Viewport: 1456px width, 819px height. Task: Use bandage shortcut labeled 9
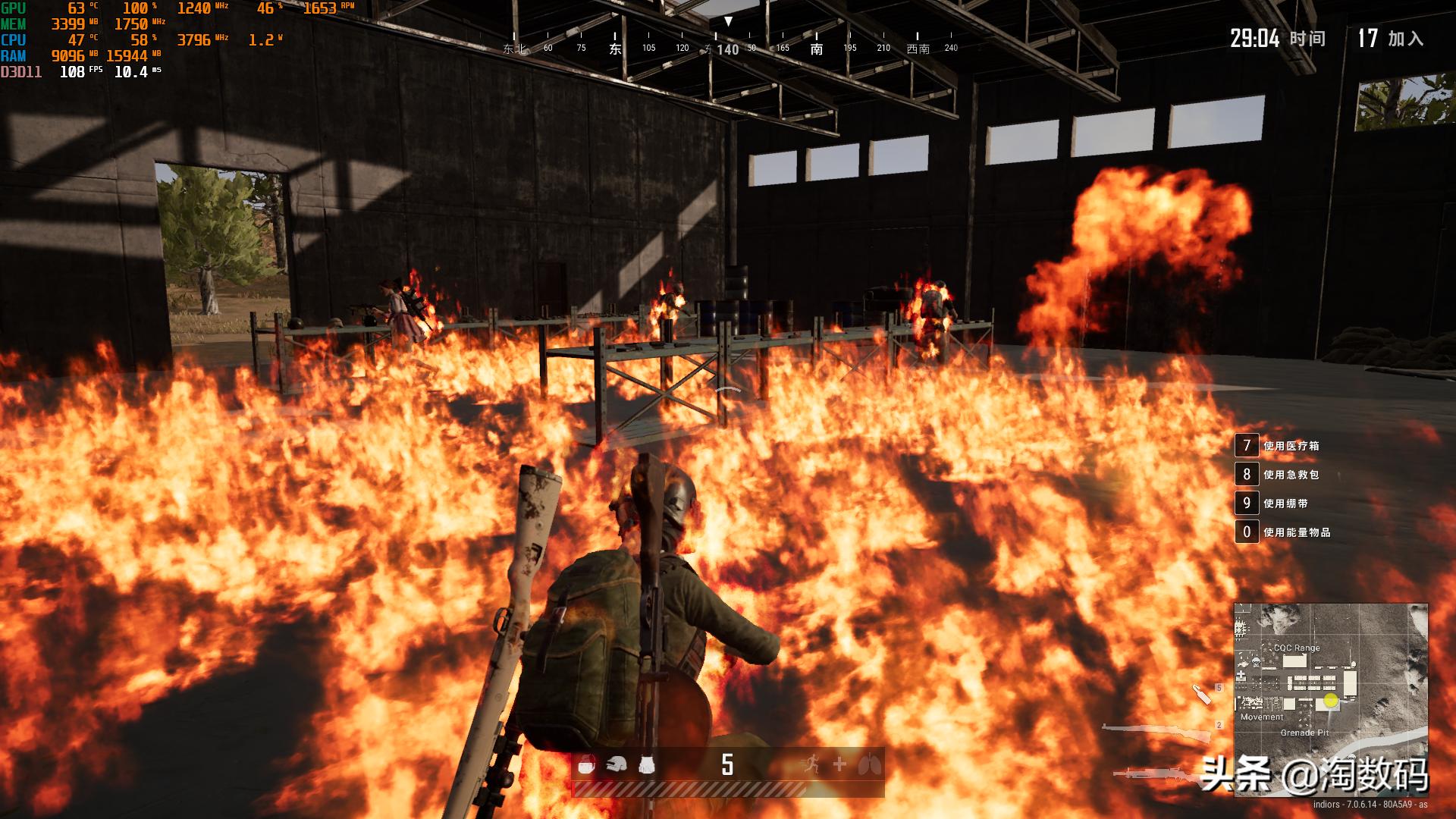pos(1246,504)
